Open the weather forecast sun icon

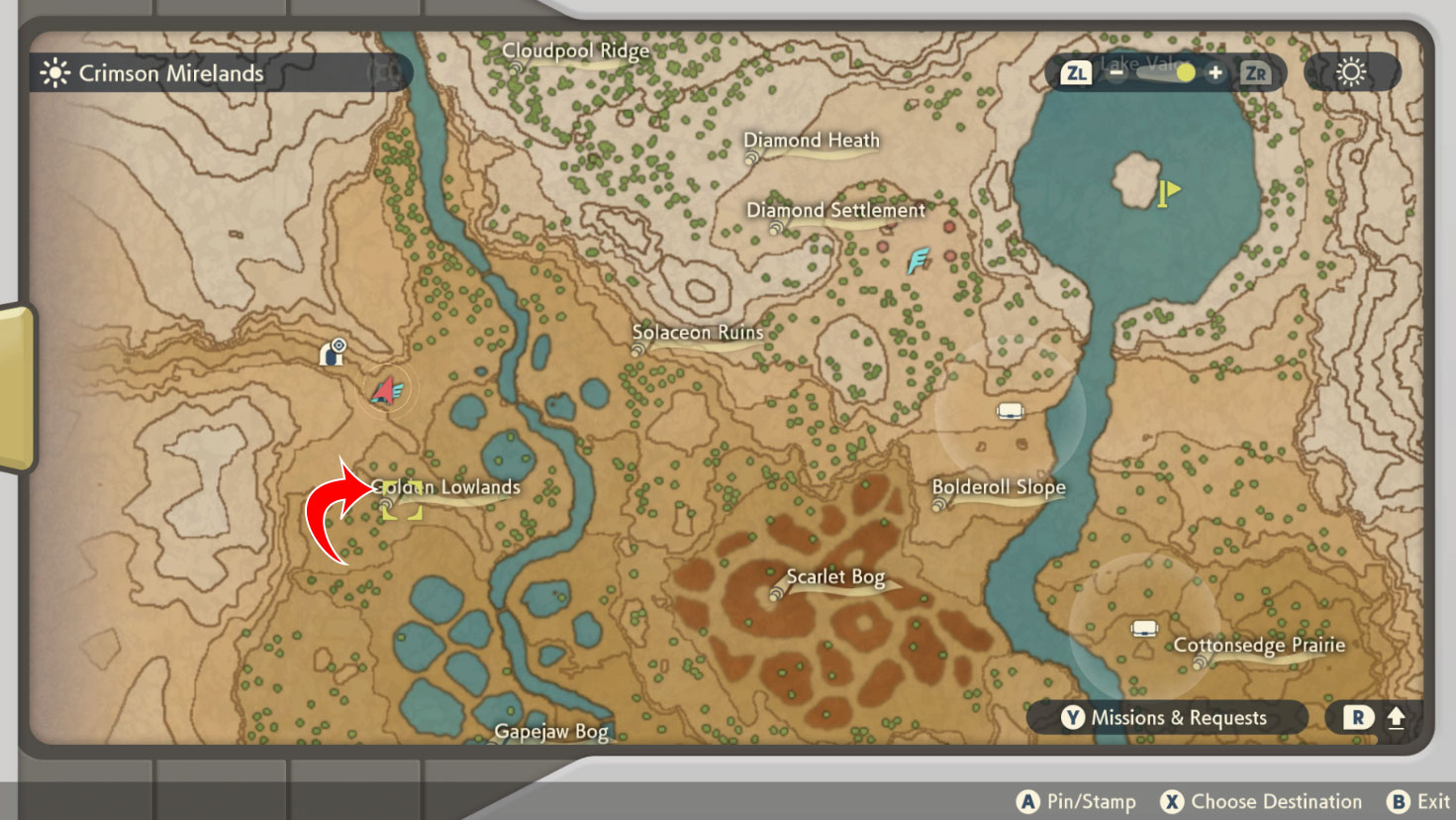tap(1352, 70)
